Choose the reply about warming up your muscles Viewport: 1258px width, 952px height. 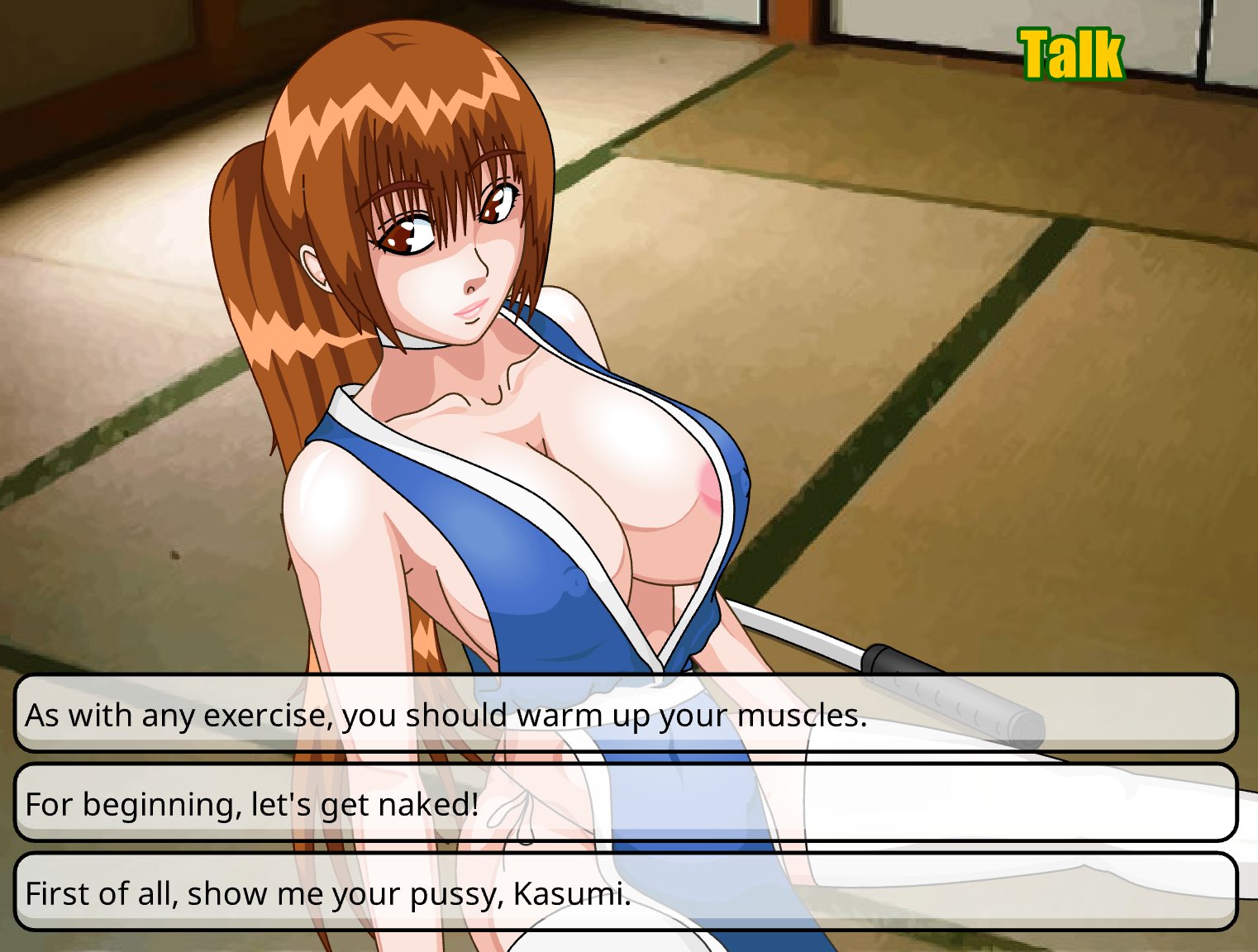(x=626, y=714)
